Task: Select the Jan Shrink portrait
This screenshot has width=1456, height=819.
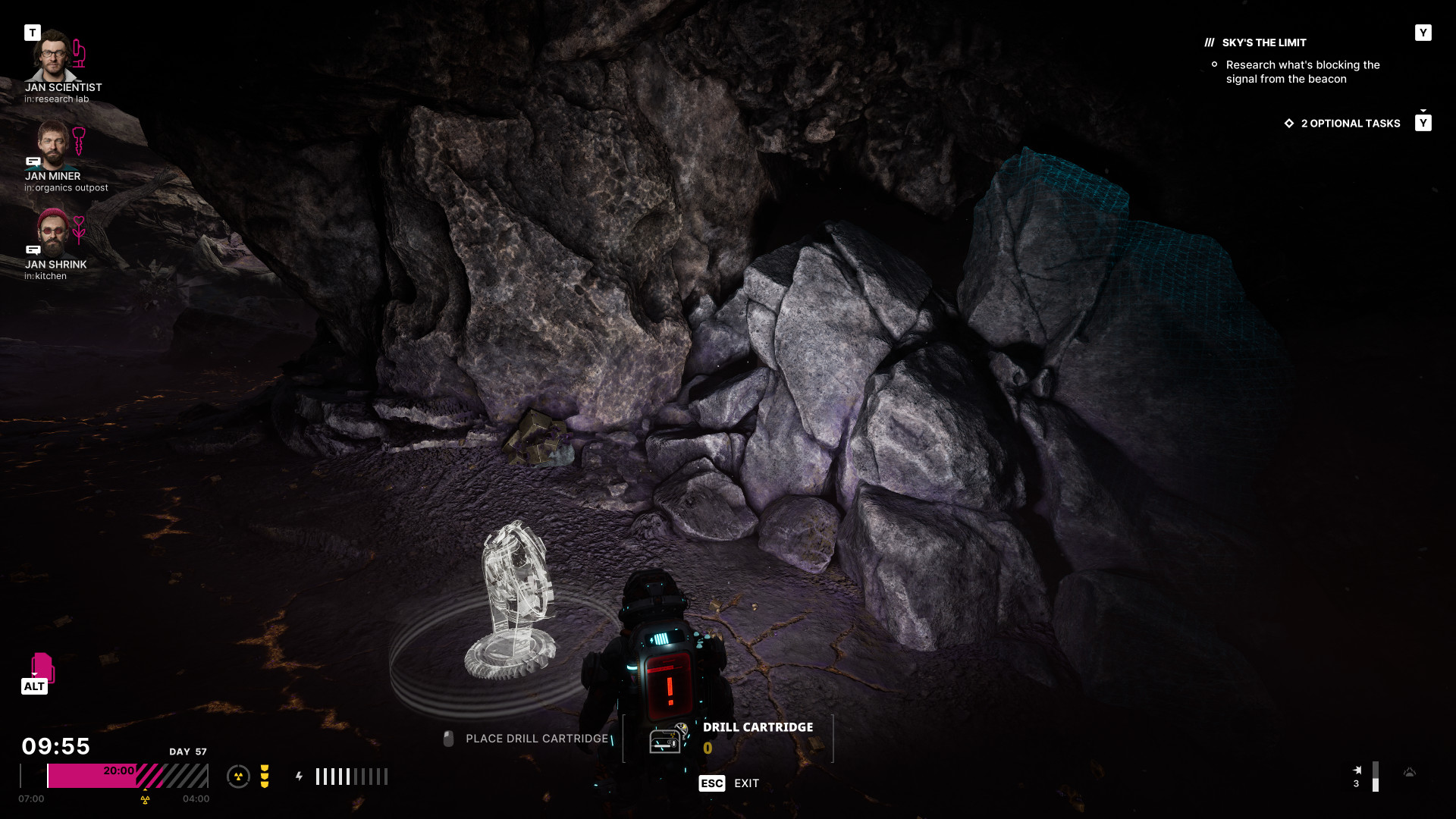Action: point(52,233)
